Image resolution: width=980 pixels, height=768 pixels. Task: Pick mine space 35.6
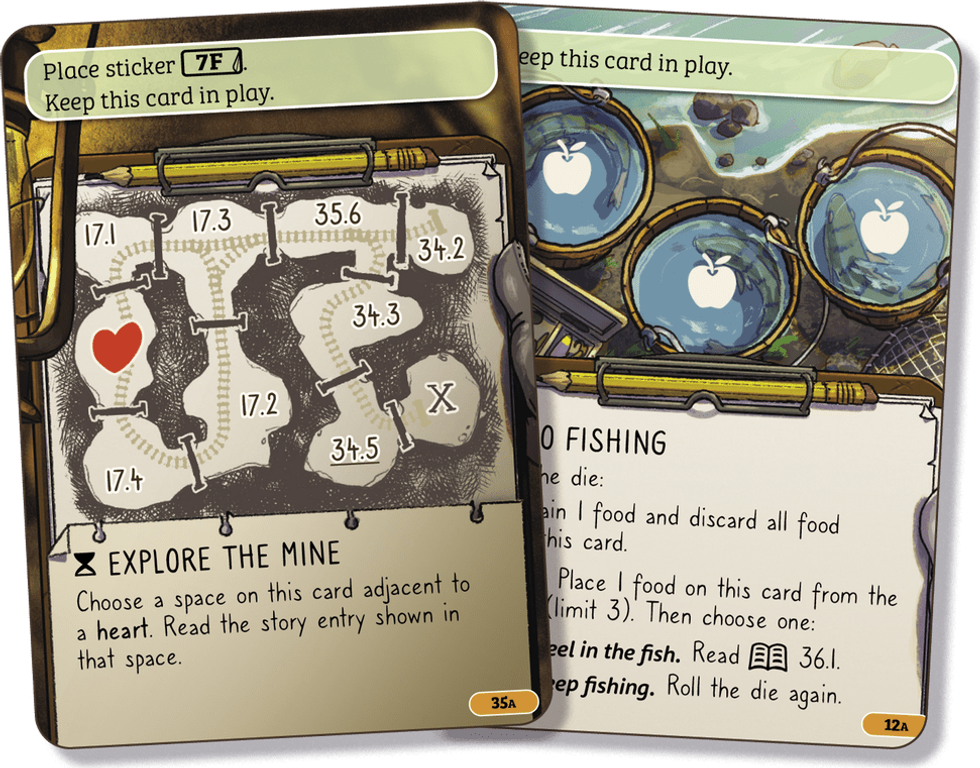pyautogui.click(x=336, y=213)
